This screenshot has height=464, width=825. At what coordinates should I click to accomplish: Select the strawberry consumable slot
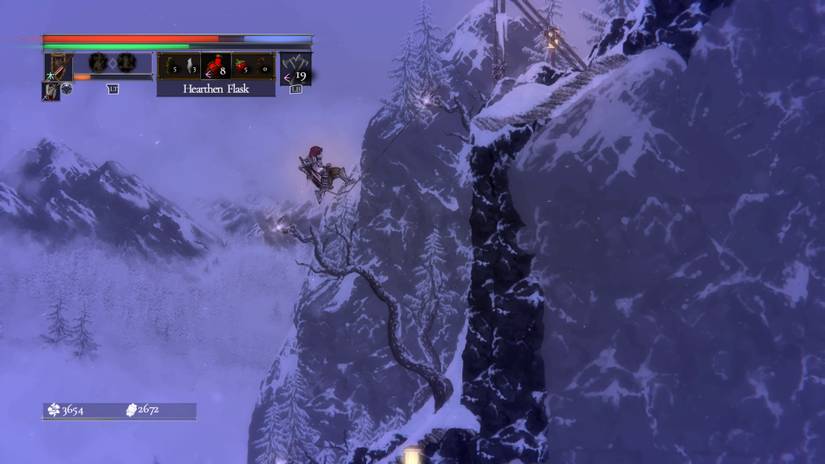(x=242, y=66)
